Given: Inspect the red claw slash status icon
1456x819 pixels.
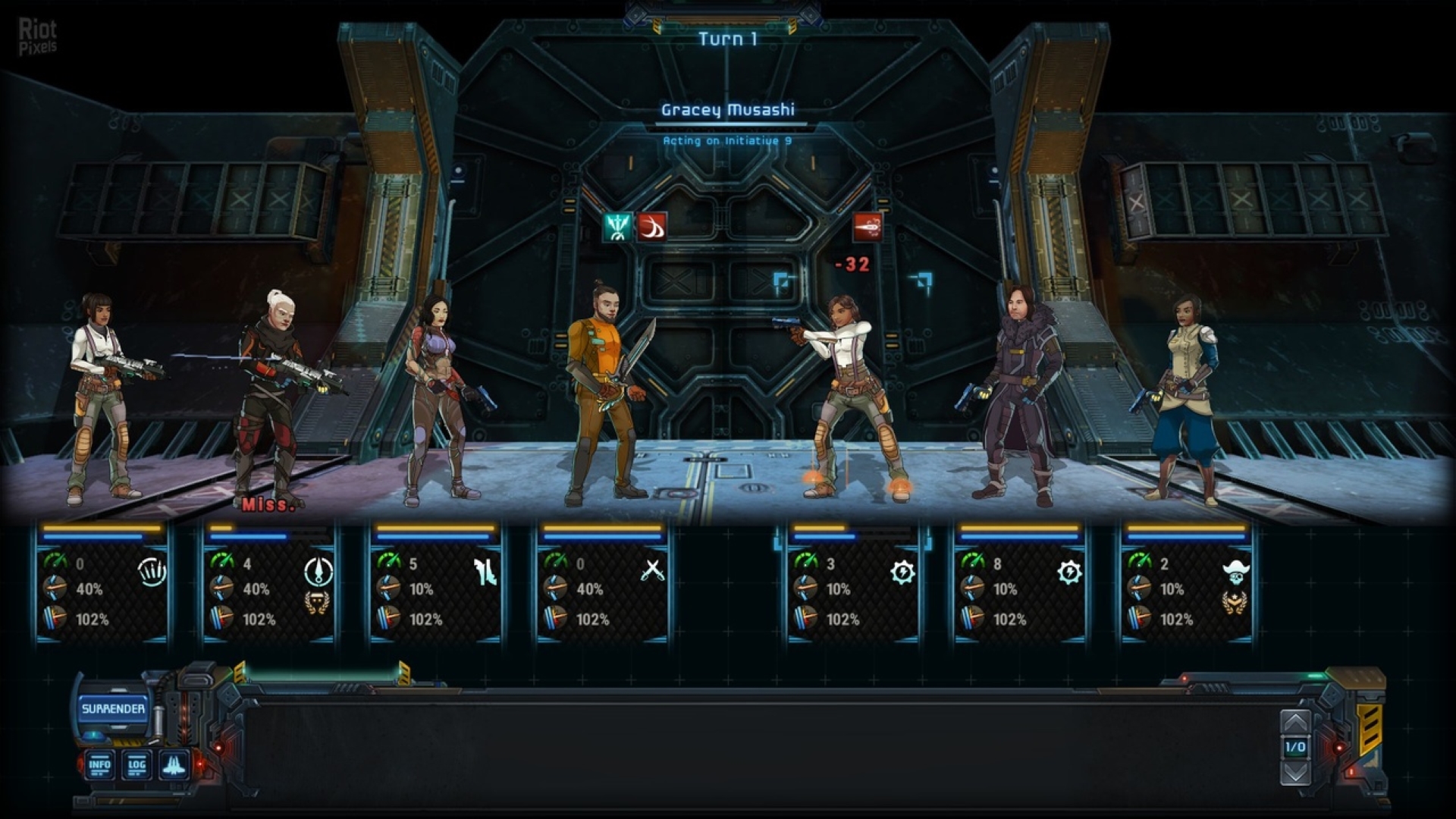Looking at the screenshot, I should pyautogui.click(x=651, y=227).
